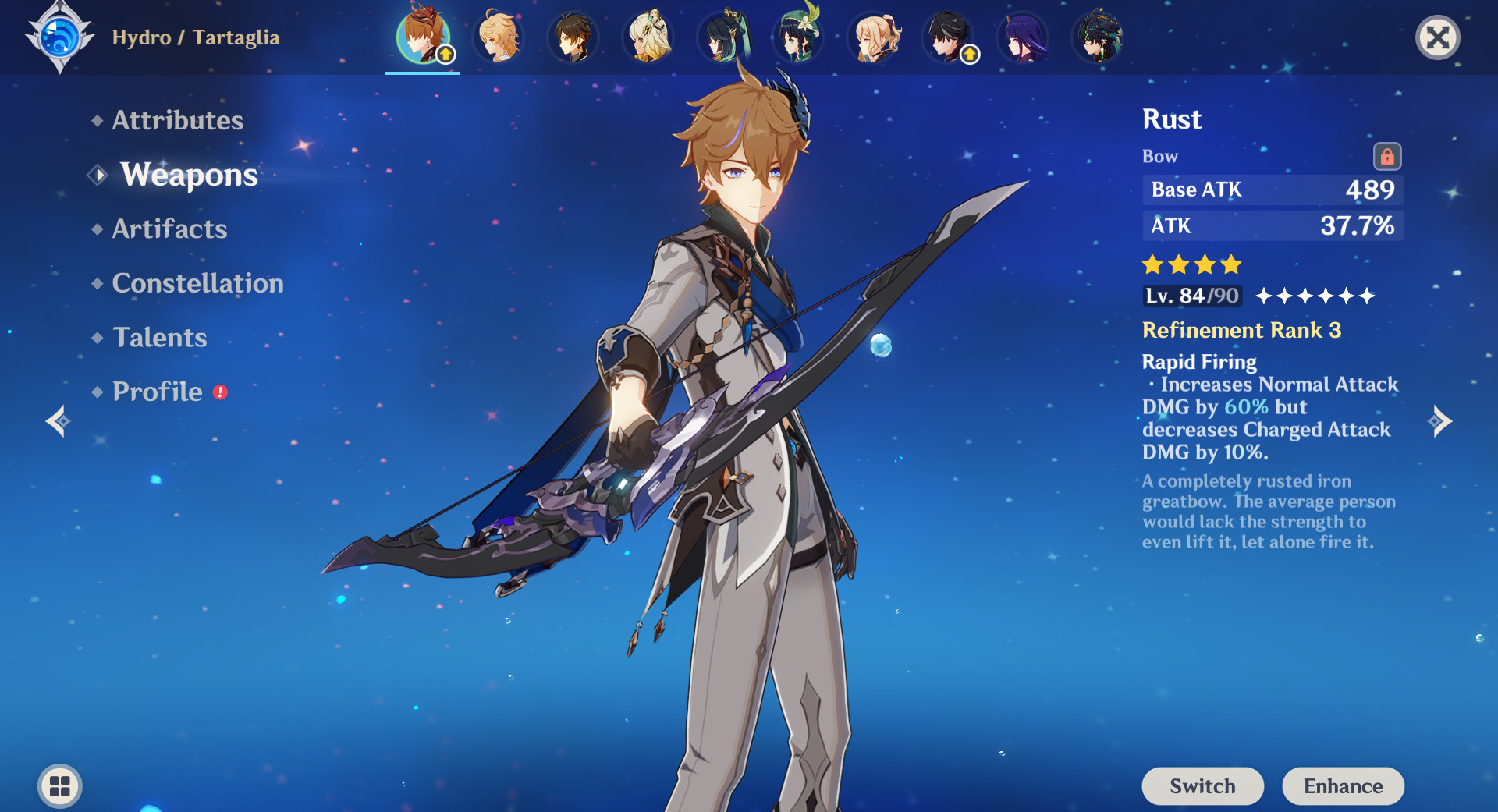Select the Venti character portrait
This screenshot has height=812, width=1498.
[797, 37]
